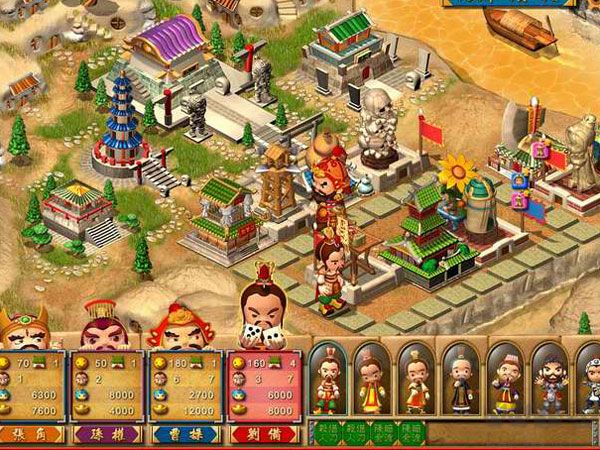View Cao Cao's blue stats panel
Image resolution: width=600 pixels, height=450 pixels.
[186, 387]
